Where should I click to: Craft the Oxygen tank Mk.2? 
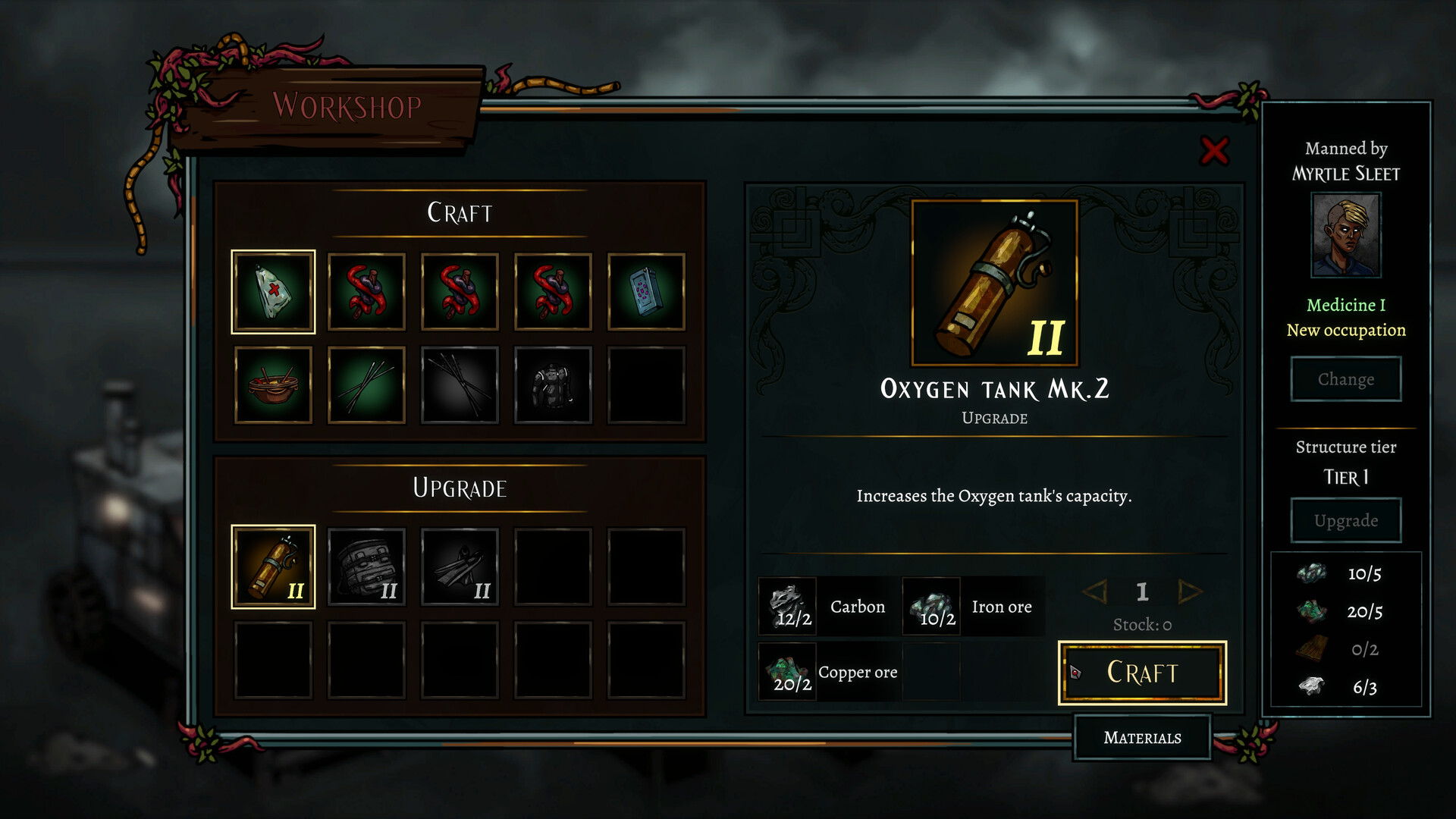(1142, 673)
